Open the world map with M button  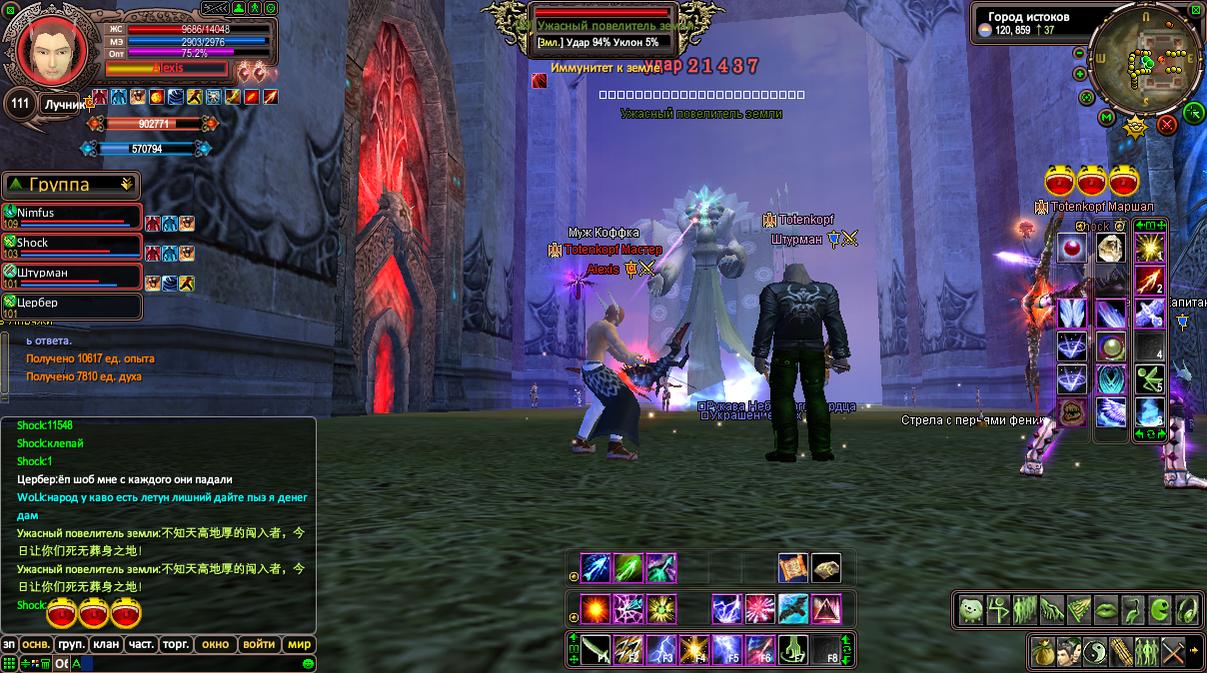pos(1107,118)
